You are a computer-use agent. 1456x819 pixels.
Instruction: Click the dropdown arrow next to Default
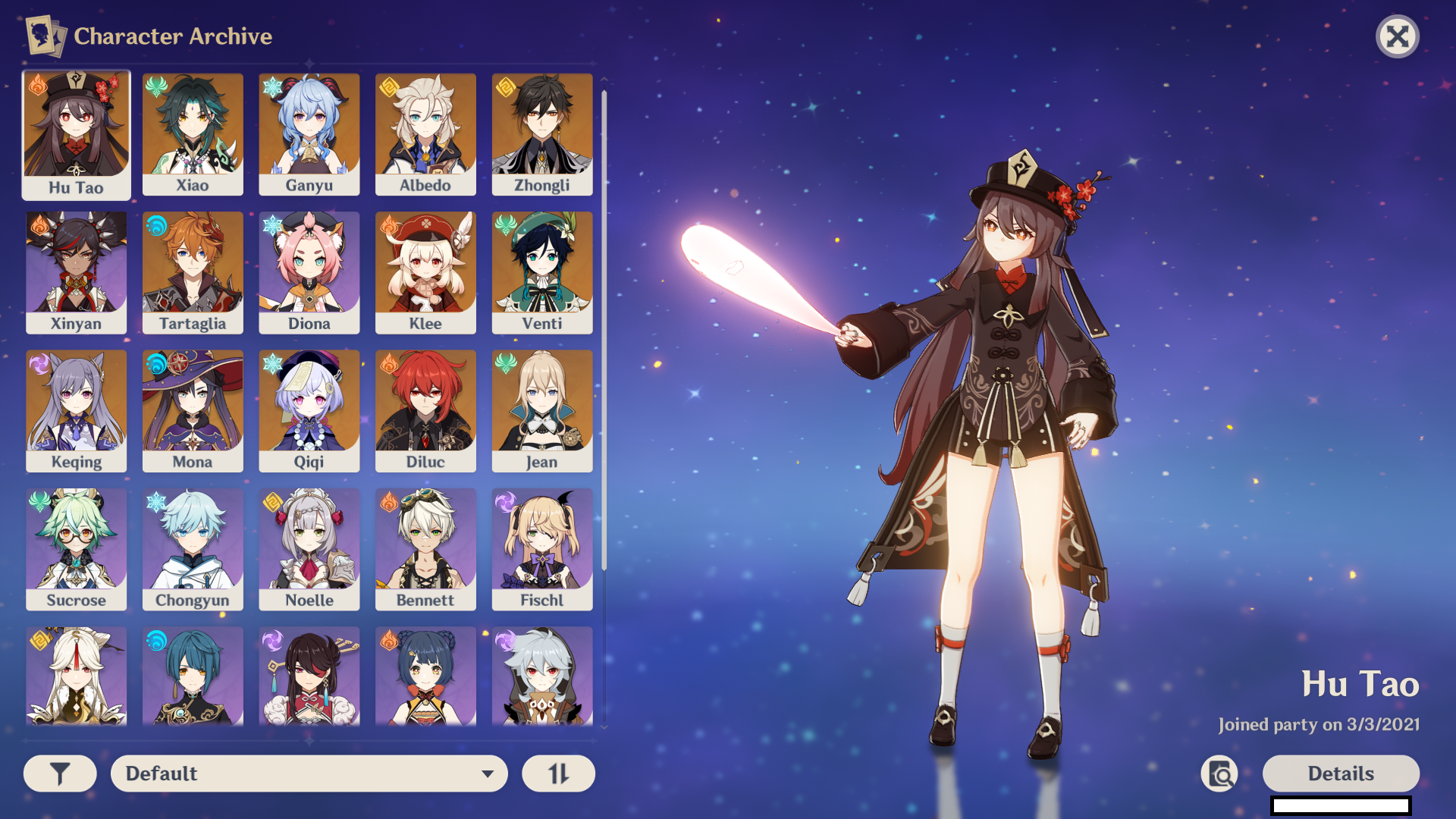click(x=486, y=773)
